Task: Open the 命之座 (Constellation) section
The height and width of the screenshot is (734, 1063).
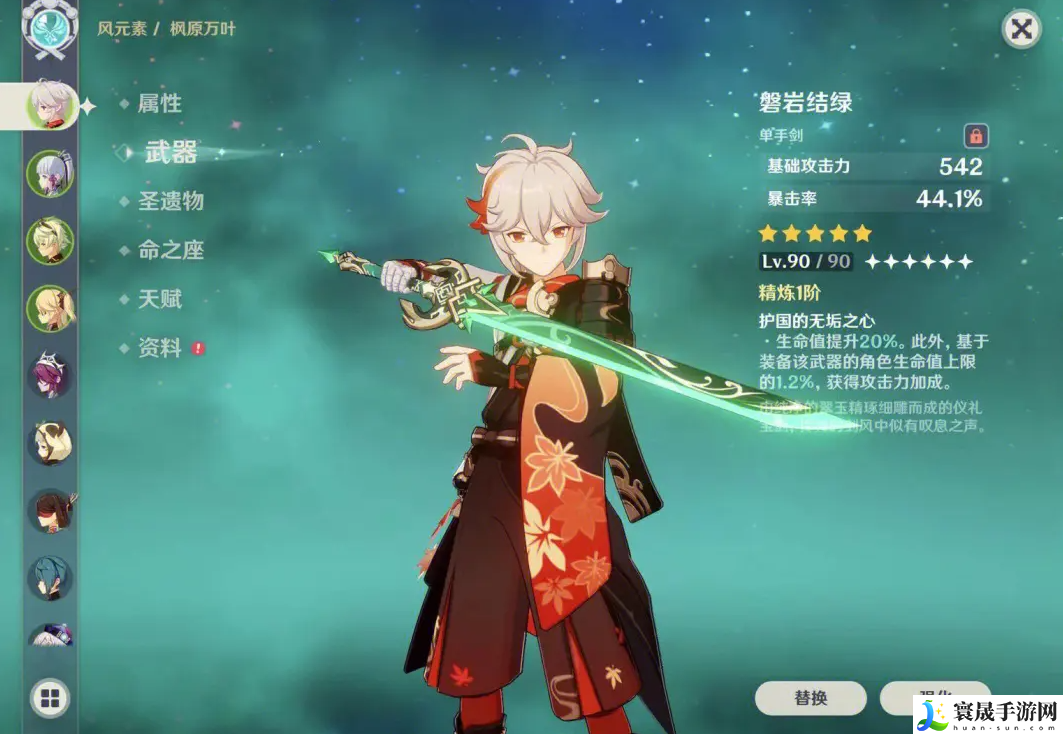Action: [x=171, y=250]
